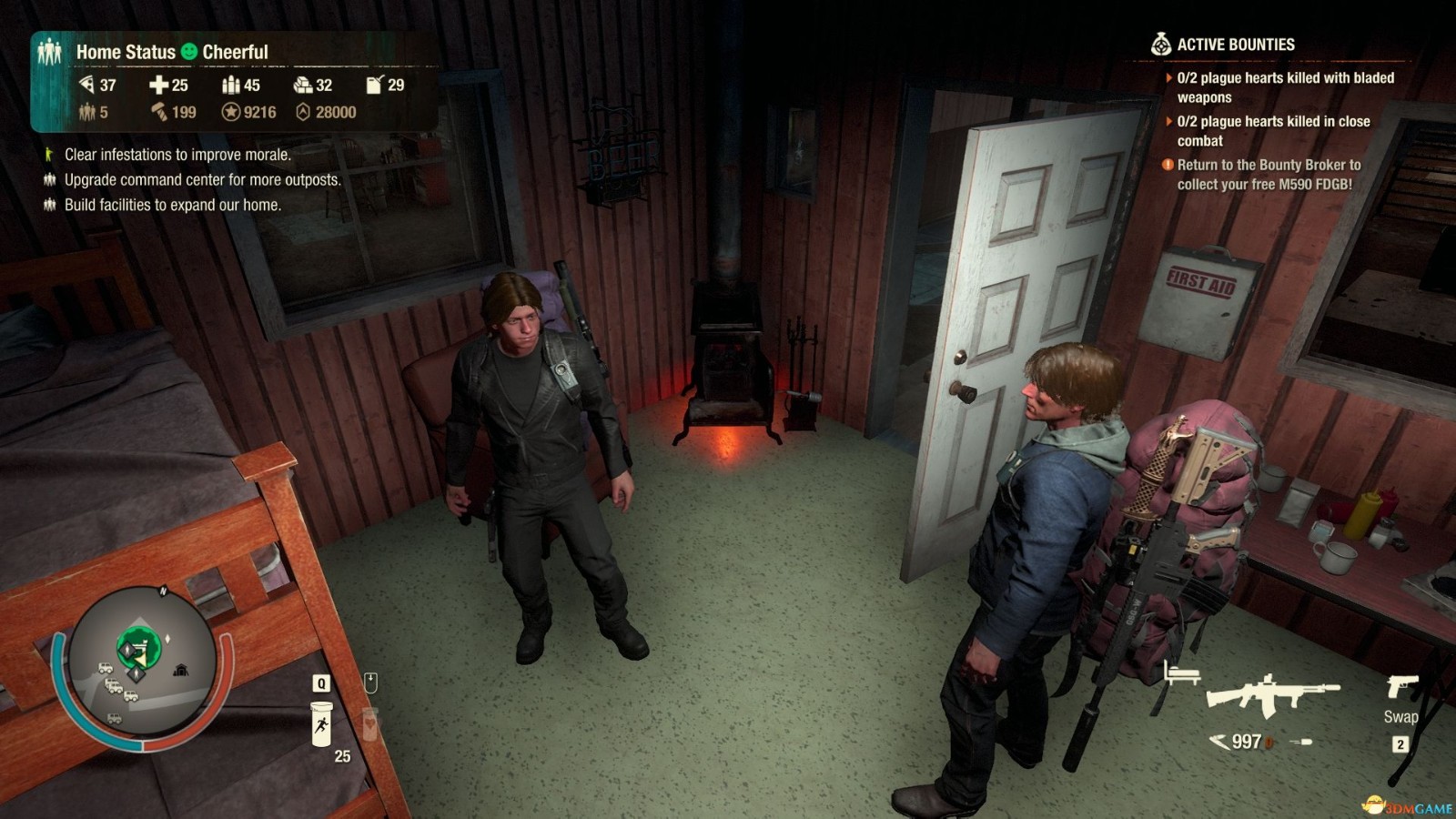Click the influence star icon
Image resolution: width=1456 pixels, height=819 pixels.
click(x=231, y=112)
